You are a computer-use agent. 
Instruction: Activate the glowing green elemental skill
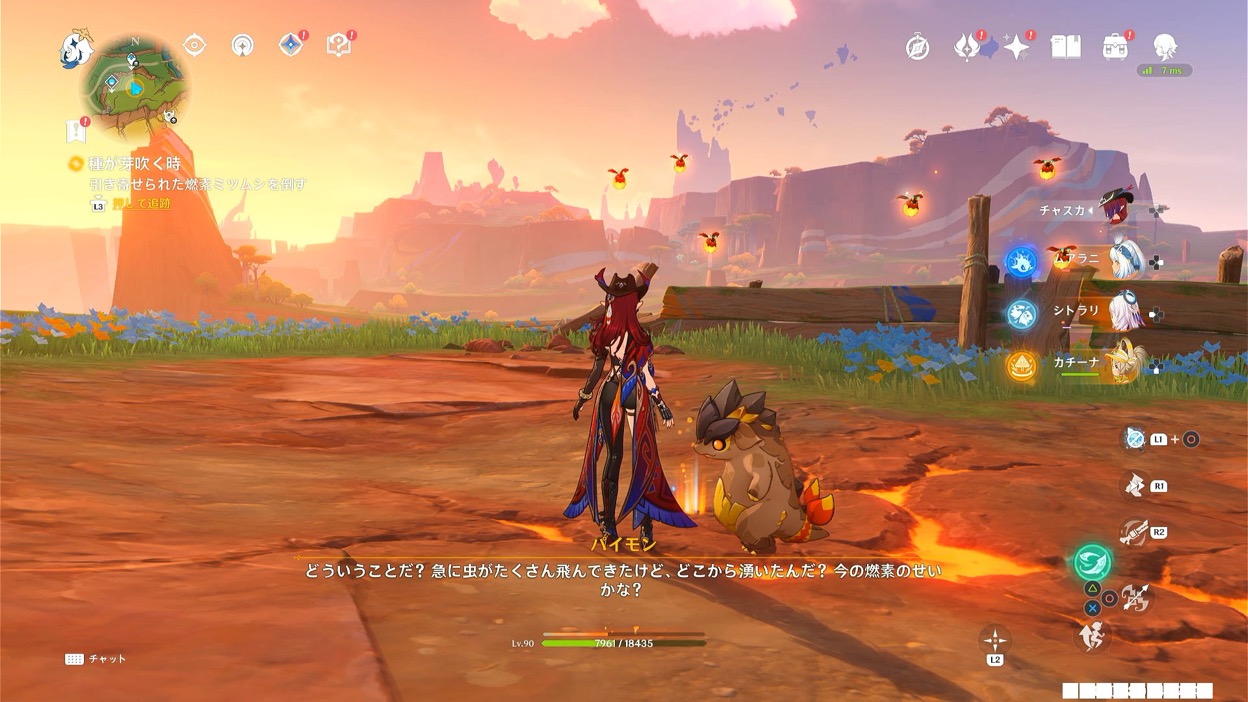click(1092, 562)
